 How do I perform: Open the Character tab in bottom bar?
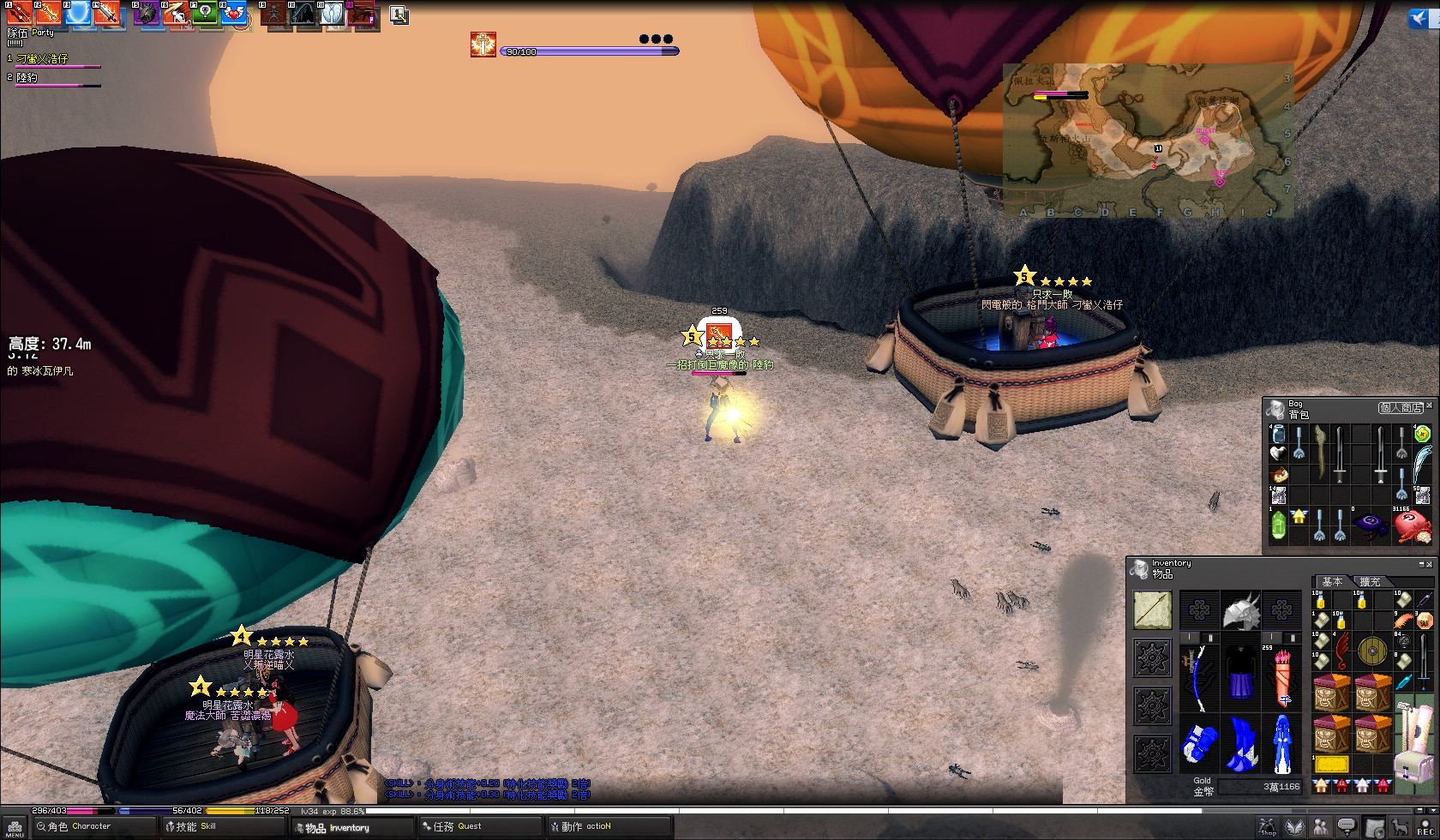point(82,827)
